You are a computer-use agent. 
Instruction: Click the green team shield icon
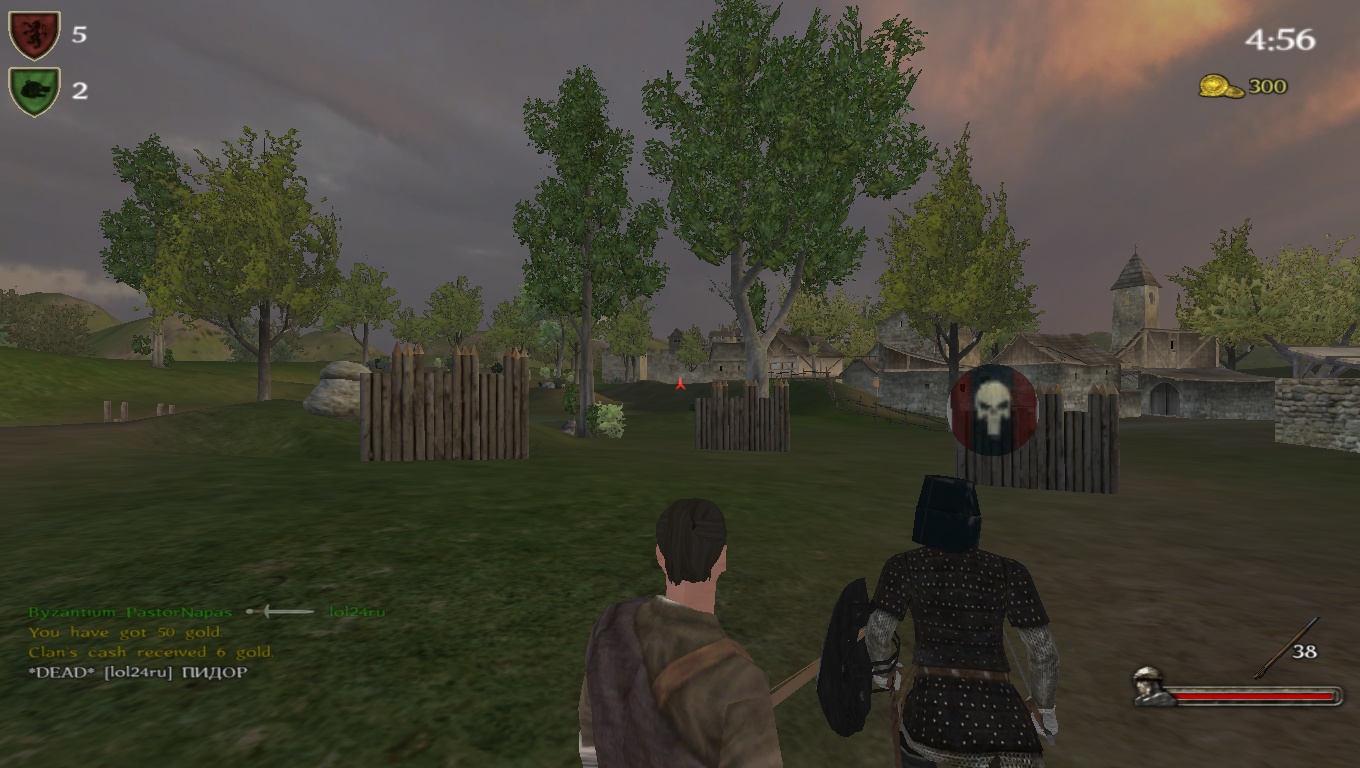coord(34,91)
